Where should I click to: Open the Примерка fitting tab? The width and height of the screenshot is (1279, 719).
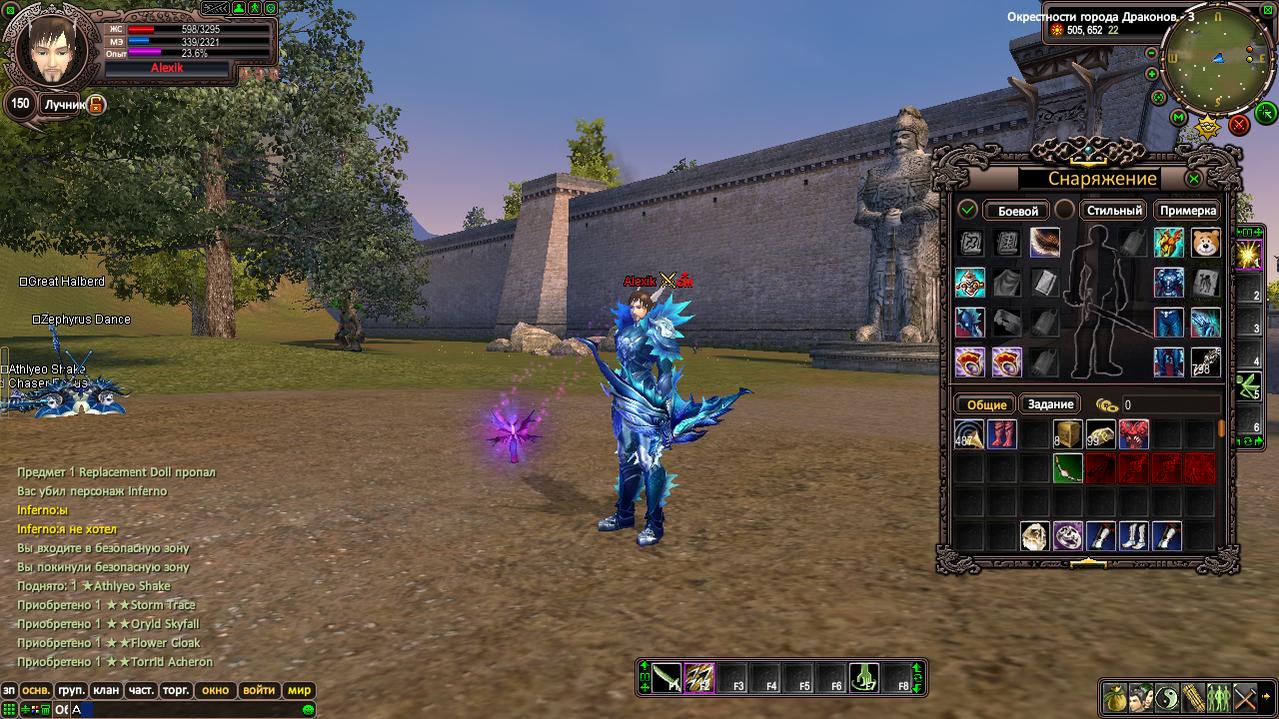(x=1188, y=210)
